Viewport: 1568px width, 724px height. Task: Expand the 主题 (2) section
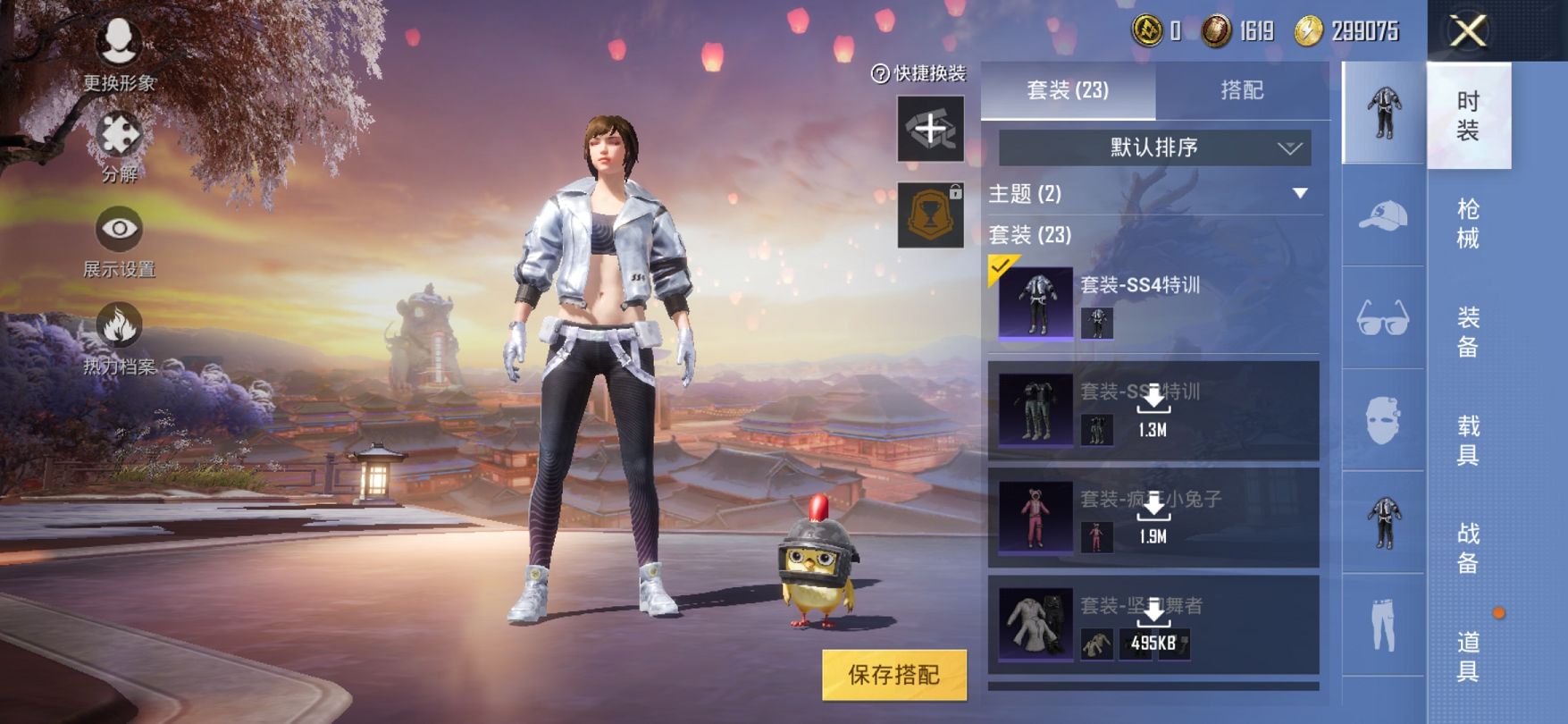pyautogui.click(x=1300, y=194)
